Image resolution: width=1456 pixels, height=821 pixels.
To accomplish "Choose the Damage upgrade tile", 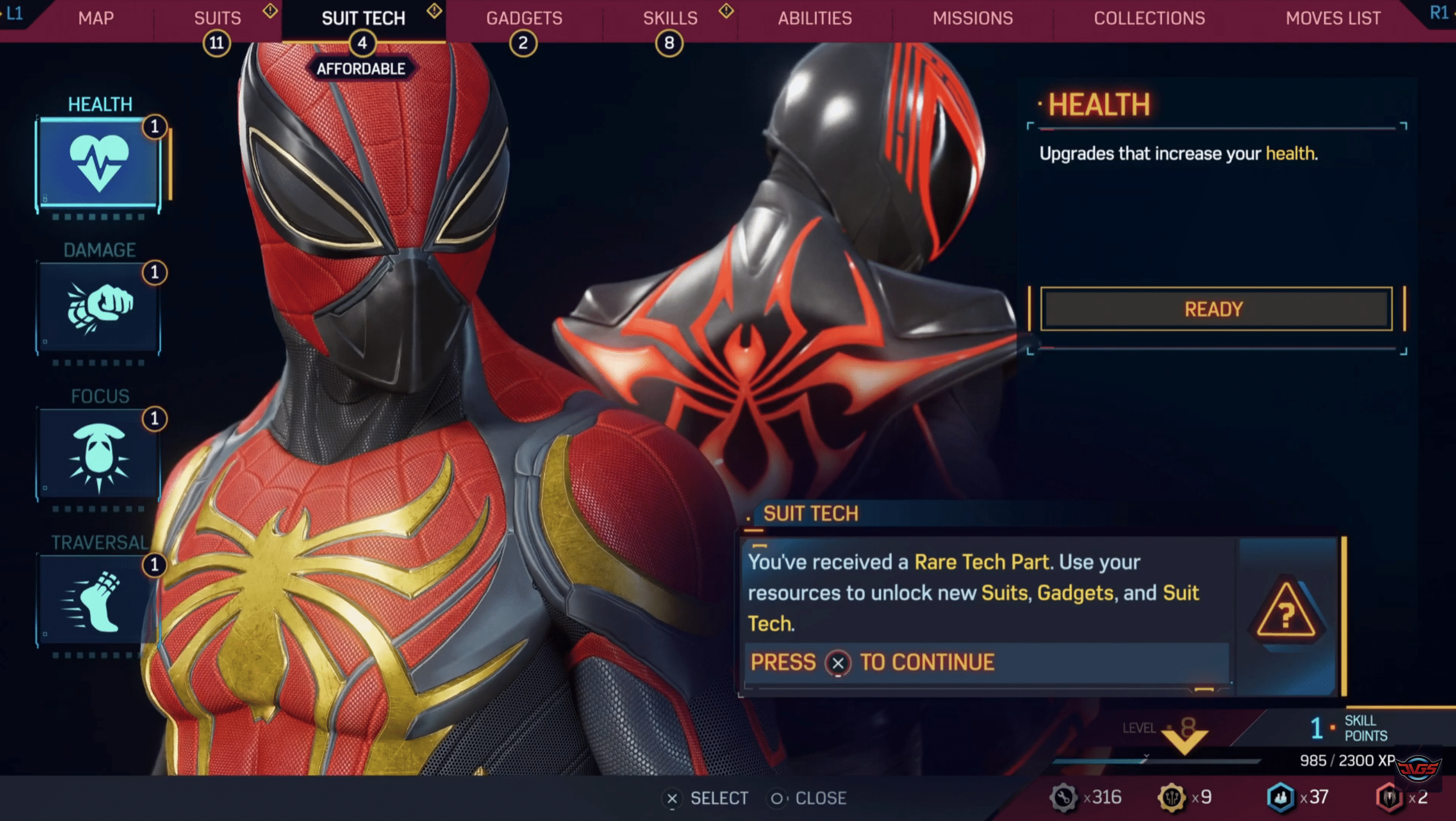I will tap(99, 308).
